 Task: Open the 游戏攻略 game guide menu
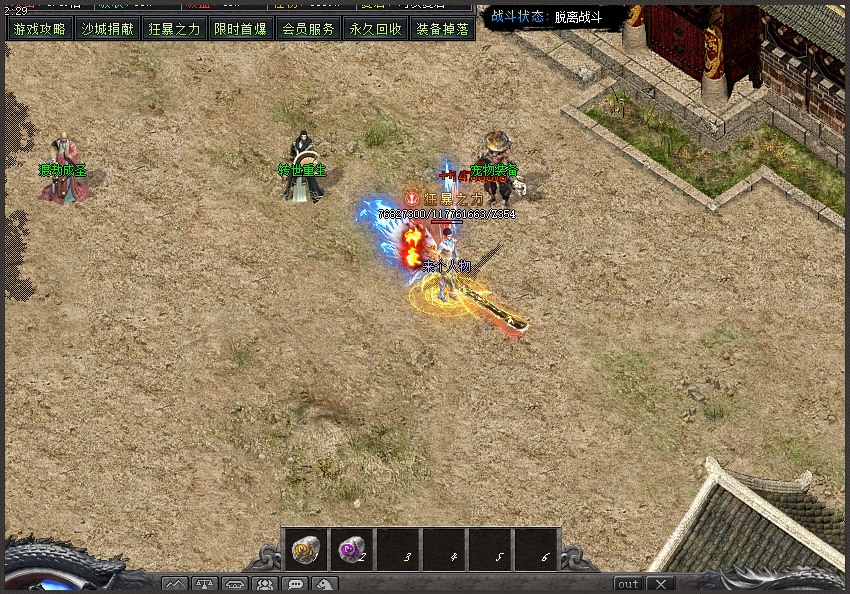pyautogui.click(x=40, y=29)
